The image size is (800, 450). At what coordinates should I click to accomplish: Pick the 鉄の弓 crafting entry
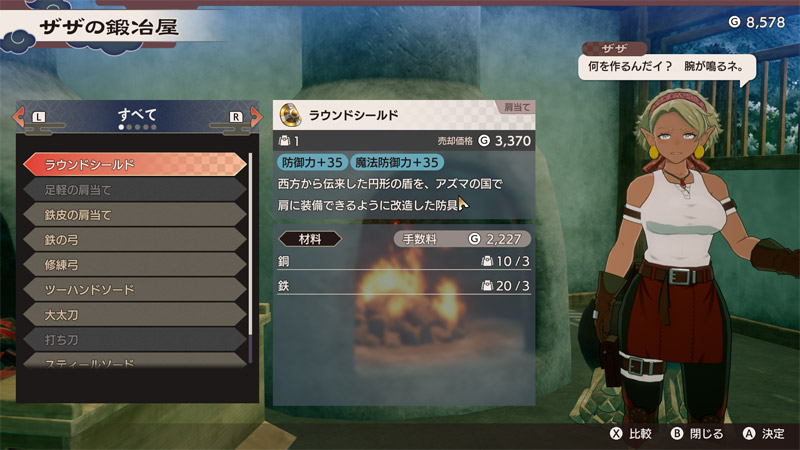[133, 239]
